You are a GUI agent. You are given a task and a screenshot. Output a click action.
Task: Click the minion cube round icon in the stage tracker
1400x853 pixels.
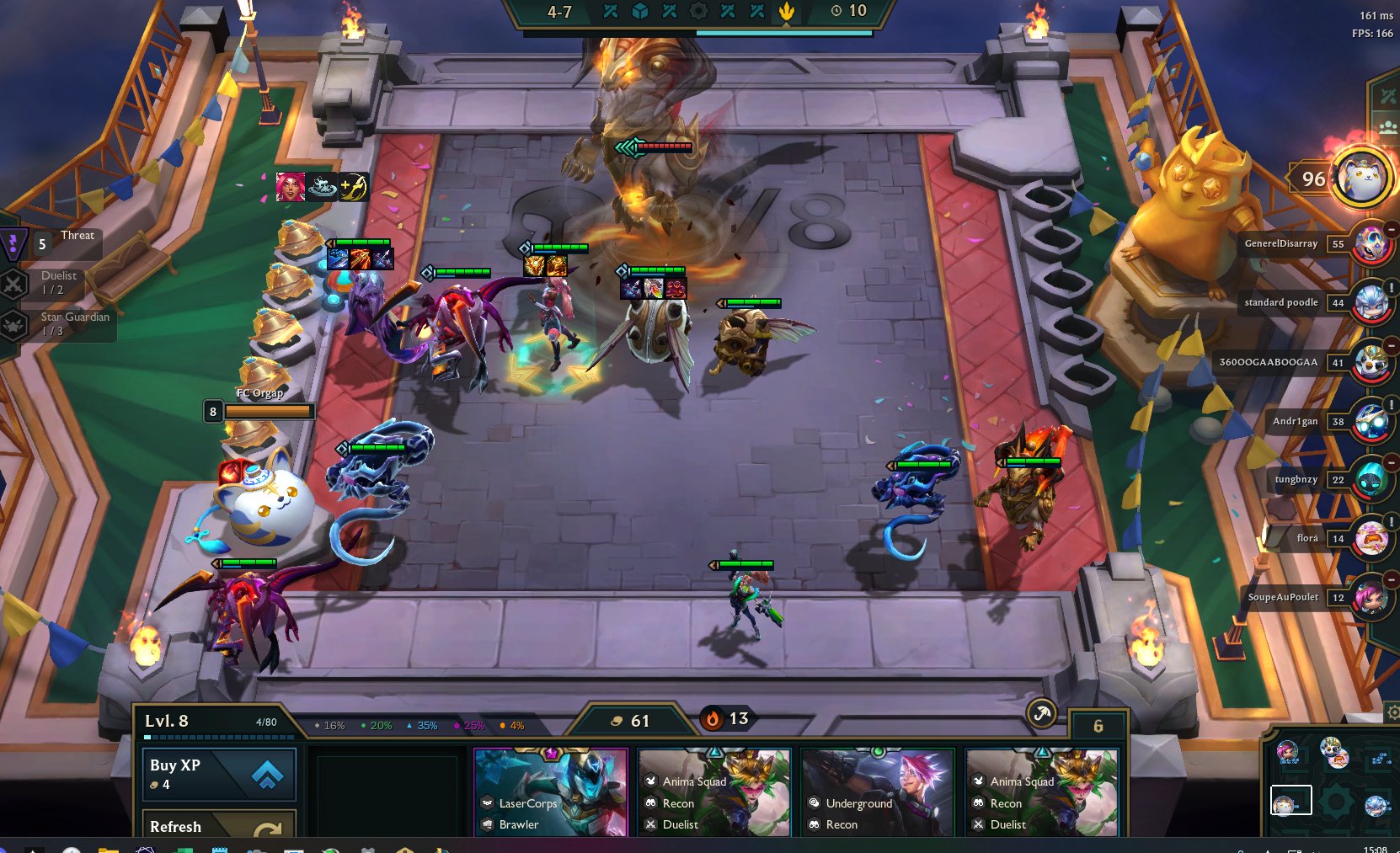(642, 12)
